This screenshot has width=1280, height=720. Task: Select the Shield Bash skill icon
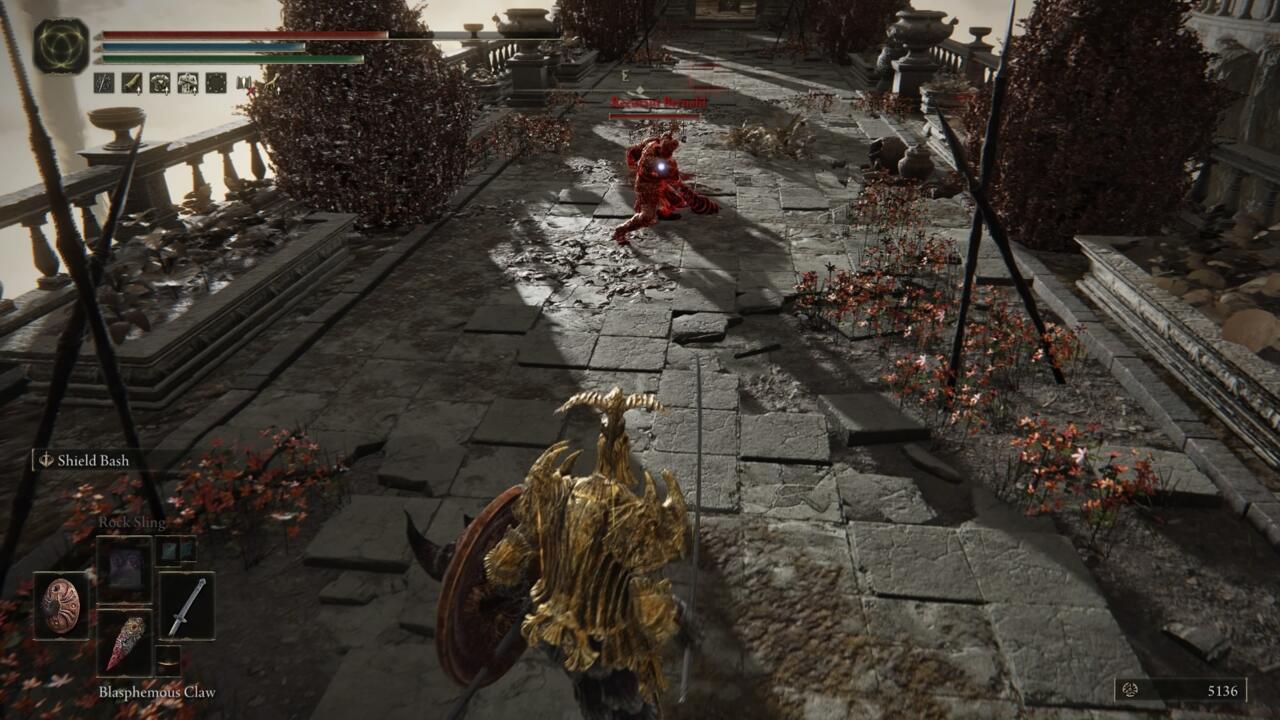tap(45, 461)
